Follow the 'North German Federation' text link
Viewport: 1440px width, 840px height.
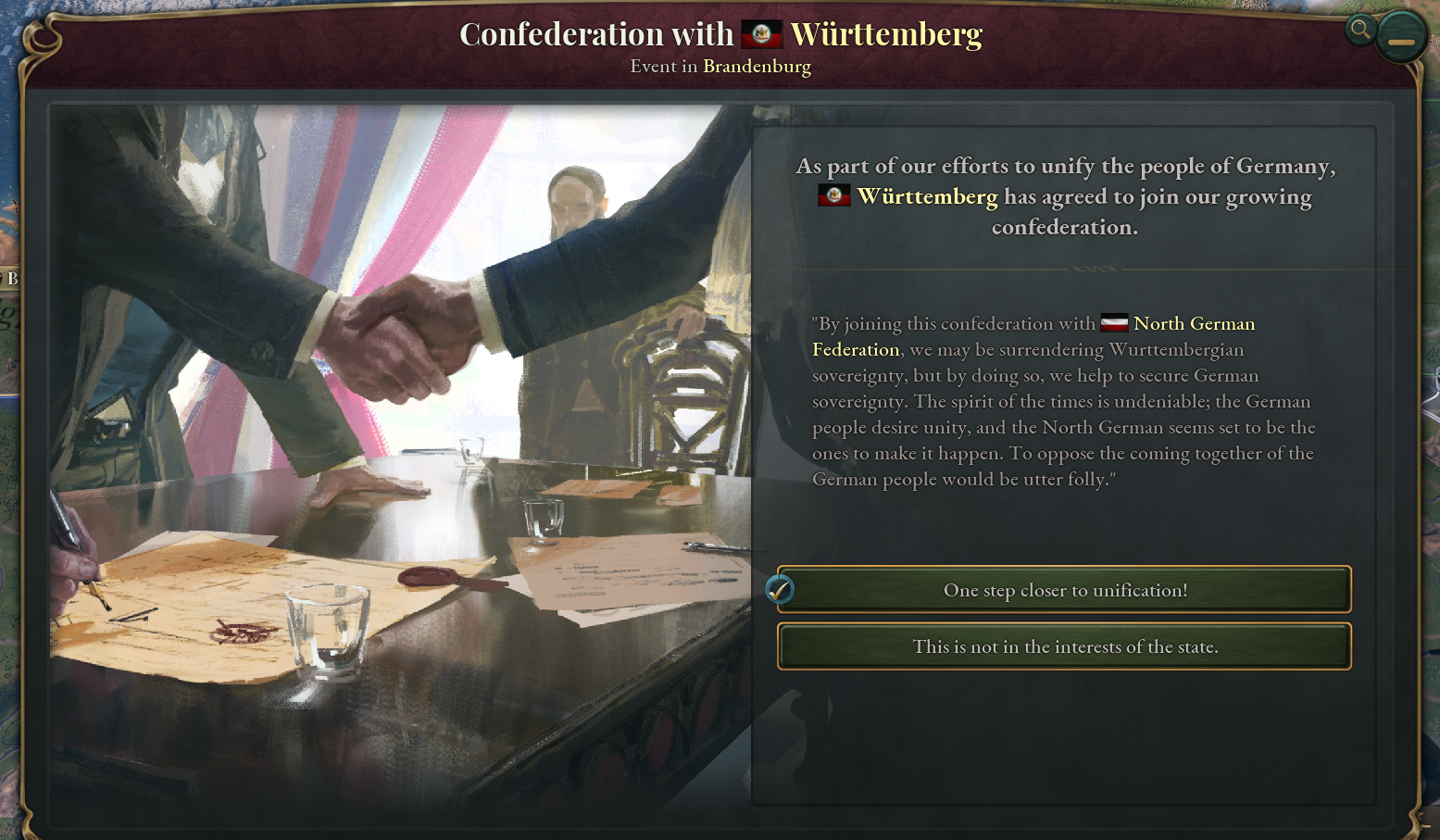(1193, 322)
